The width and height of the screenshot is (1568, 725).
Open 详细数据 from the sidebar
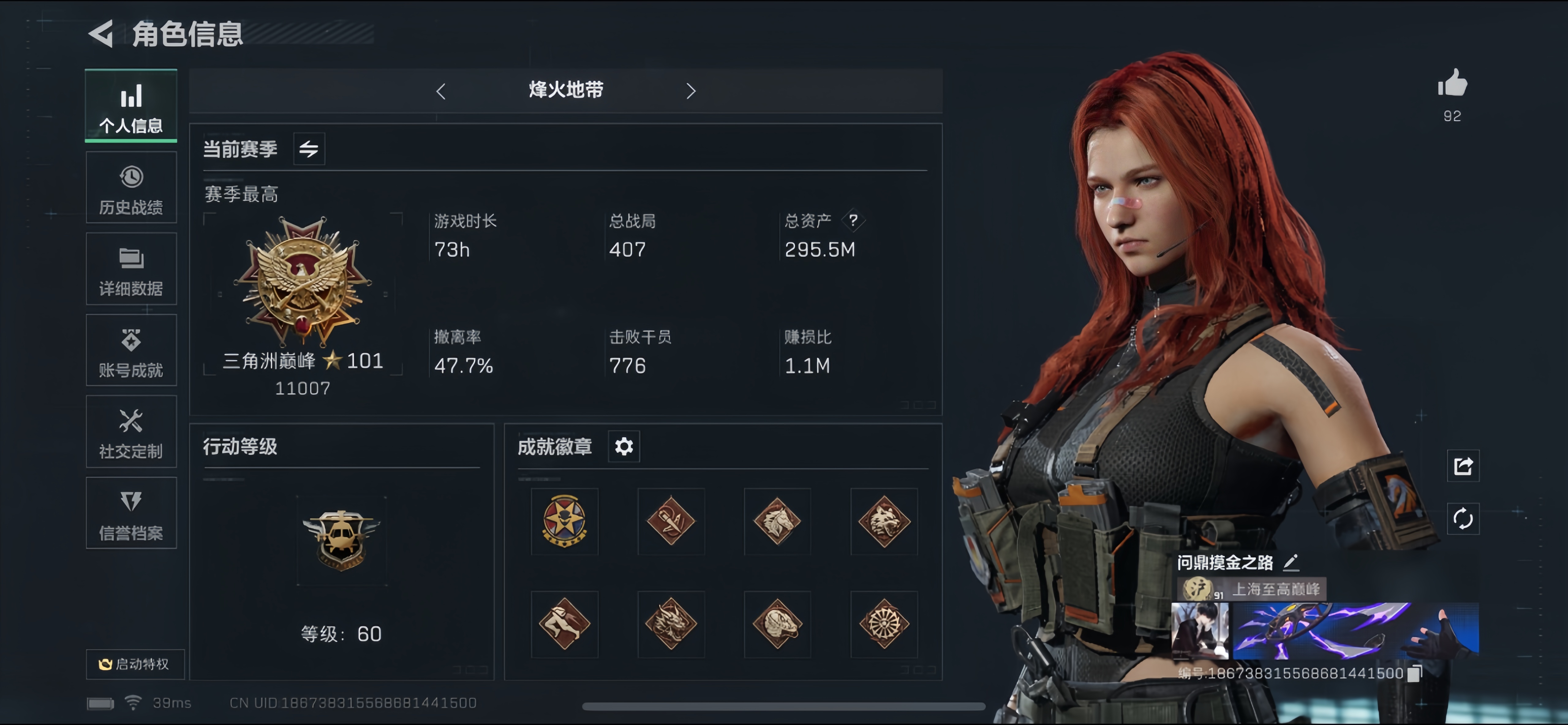pyautogui.click(x=130, y=269)
